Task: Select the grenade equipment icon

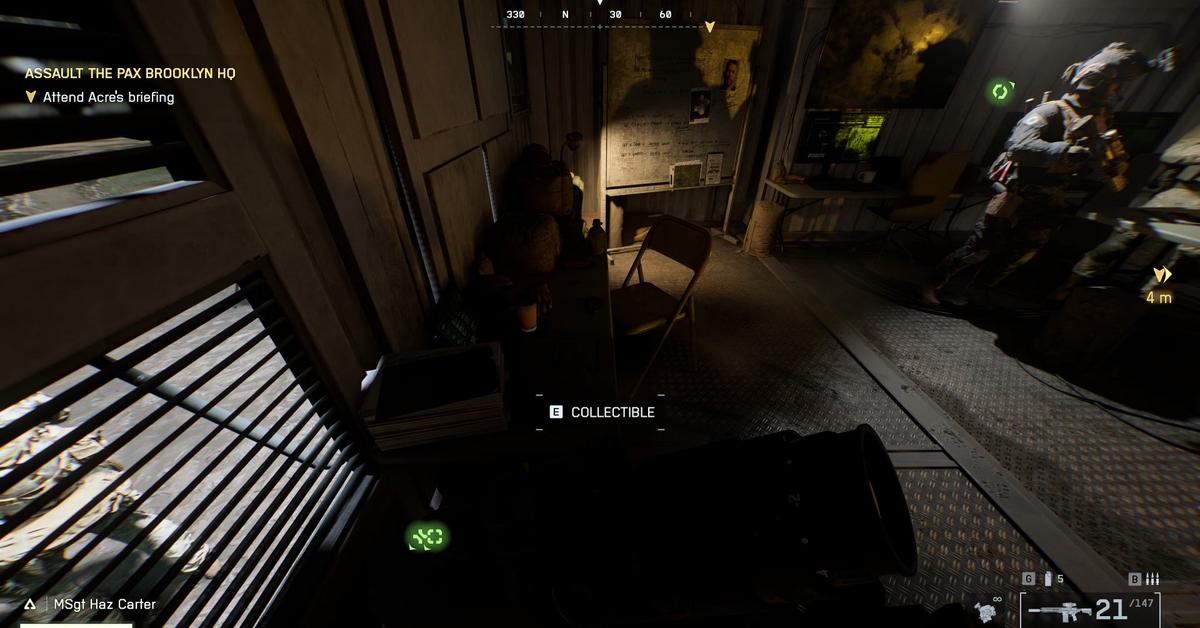Action: 1047,579
